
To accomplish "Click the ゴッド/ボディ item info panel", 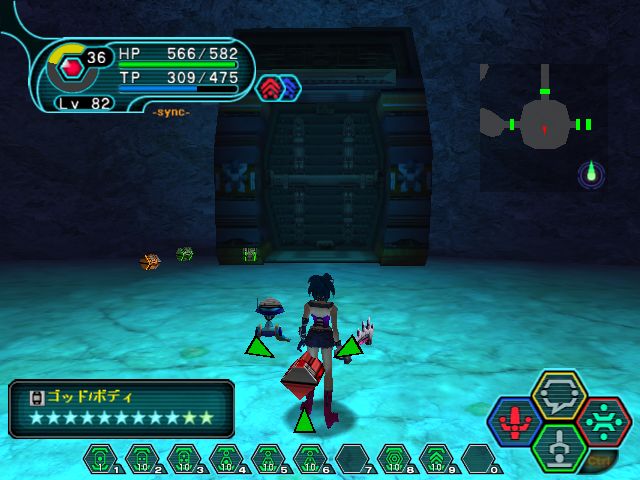I will (x=121, y=408).
